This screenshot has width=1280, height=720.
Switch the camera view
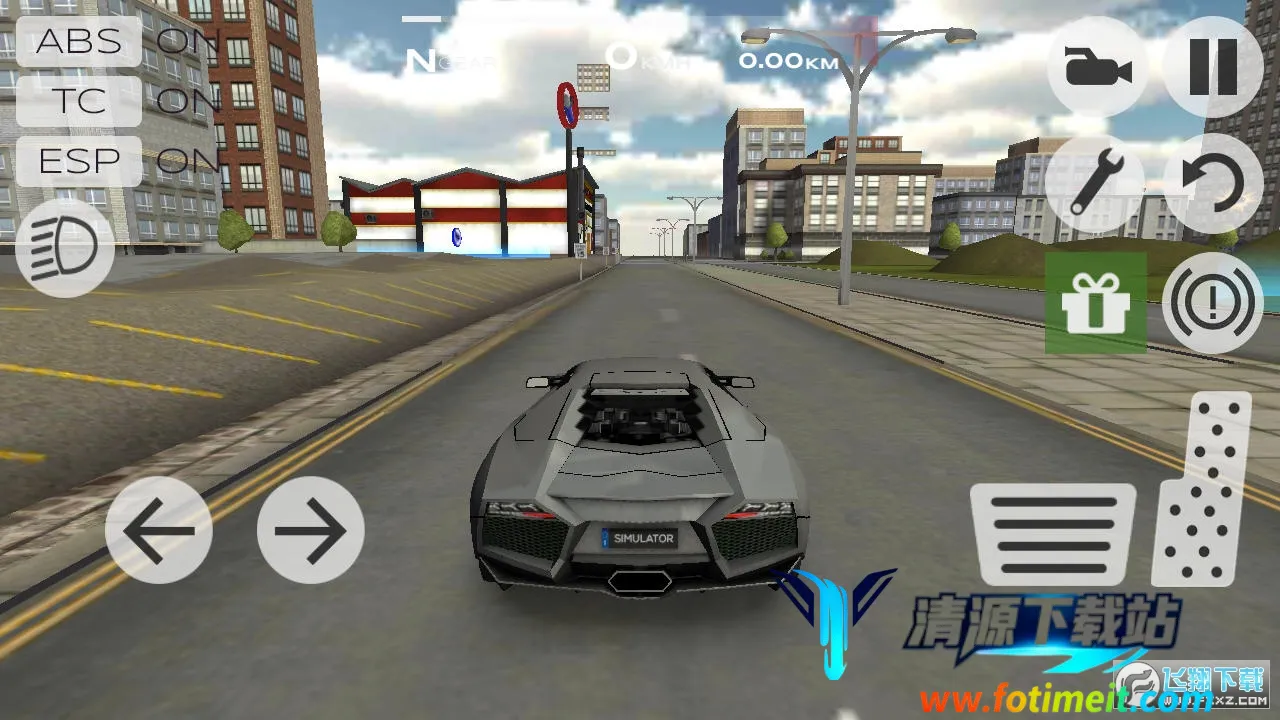click(1097, 67)
